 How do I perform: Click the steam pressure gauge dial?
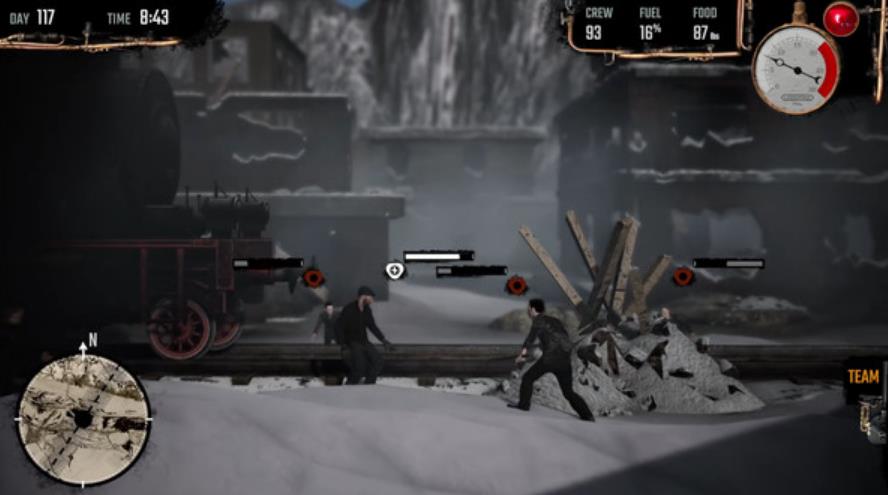tap(795, 68)
